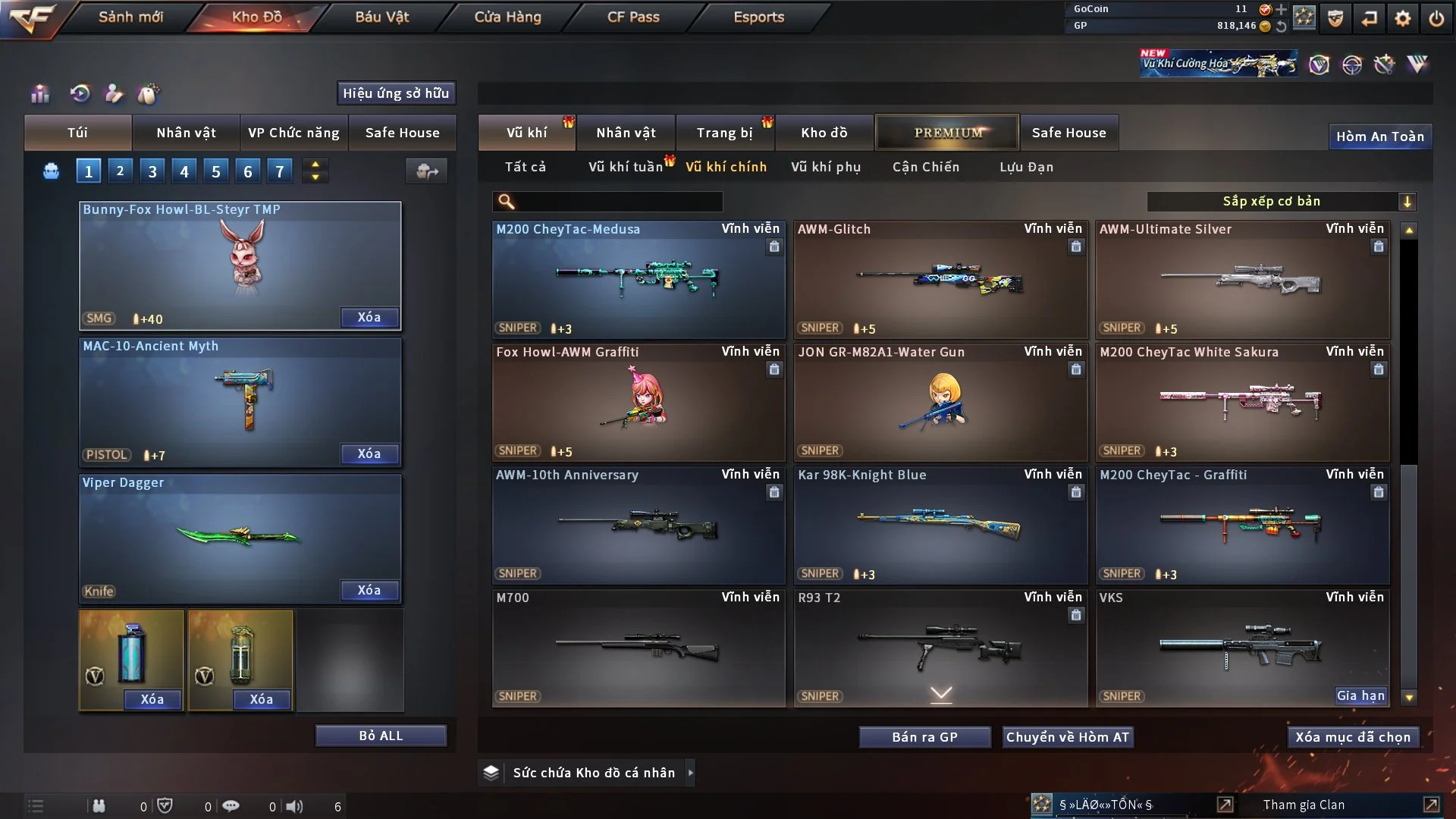
Task: Open the Sắp xếp cơ bản sort dropdown
Action: point(1281,202)
